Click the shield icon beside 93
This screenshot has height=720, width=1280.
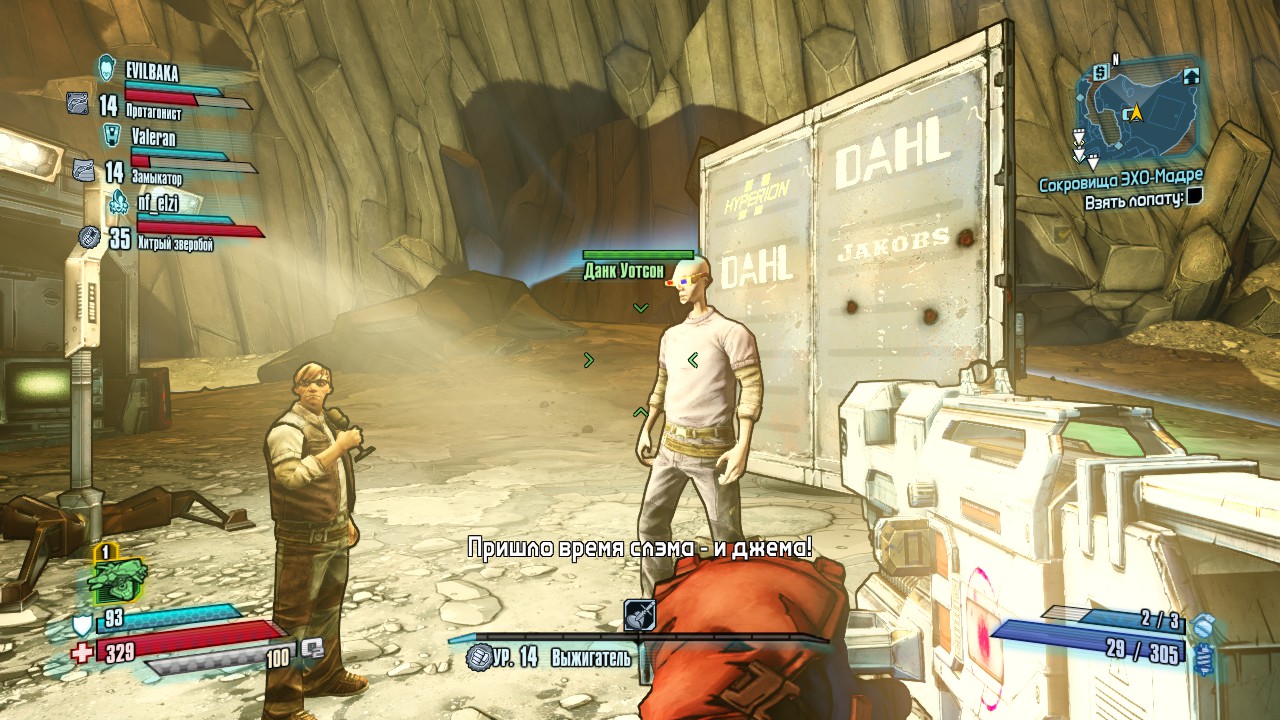[x=83, y=625]
